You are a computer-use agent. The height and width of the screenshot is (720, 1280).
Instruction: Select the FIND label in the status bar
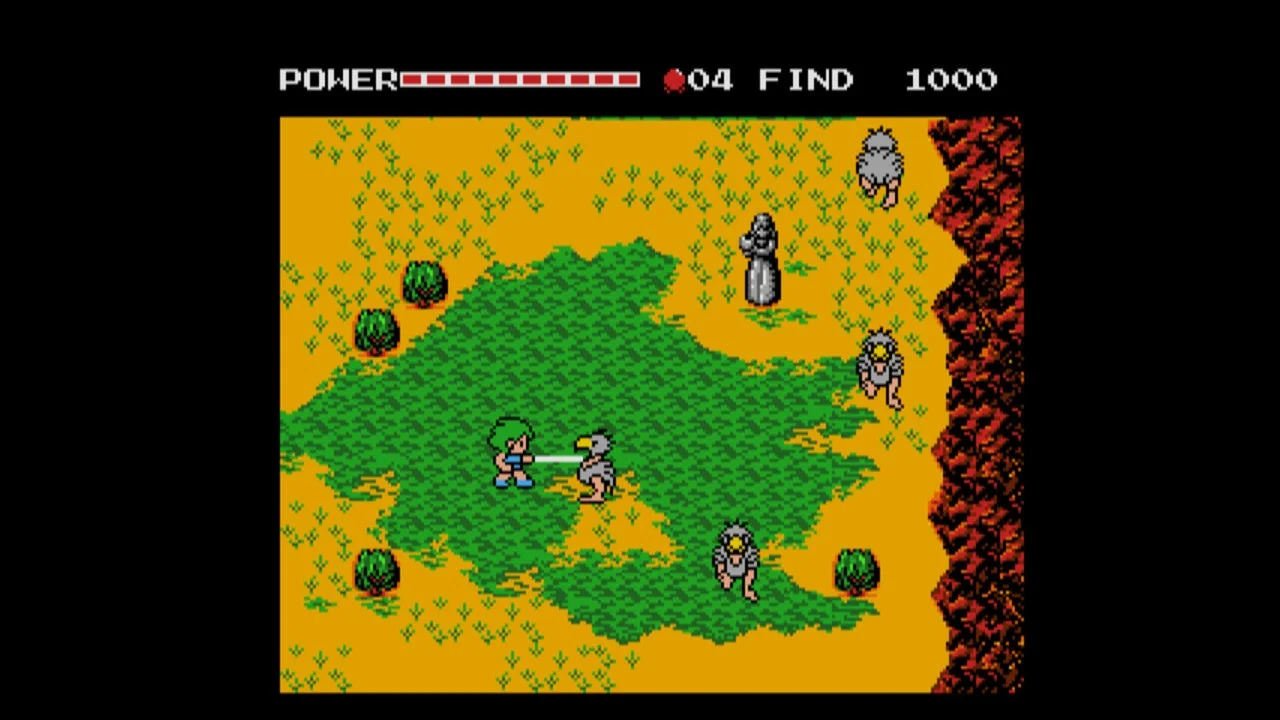[805, 77]
